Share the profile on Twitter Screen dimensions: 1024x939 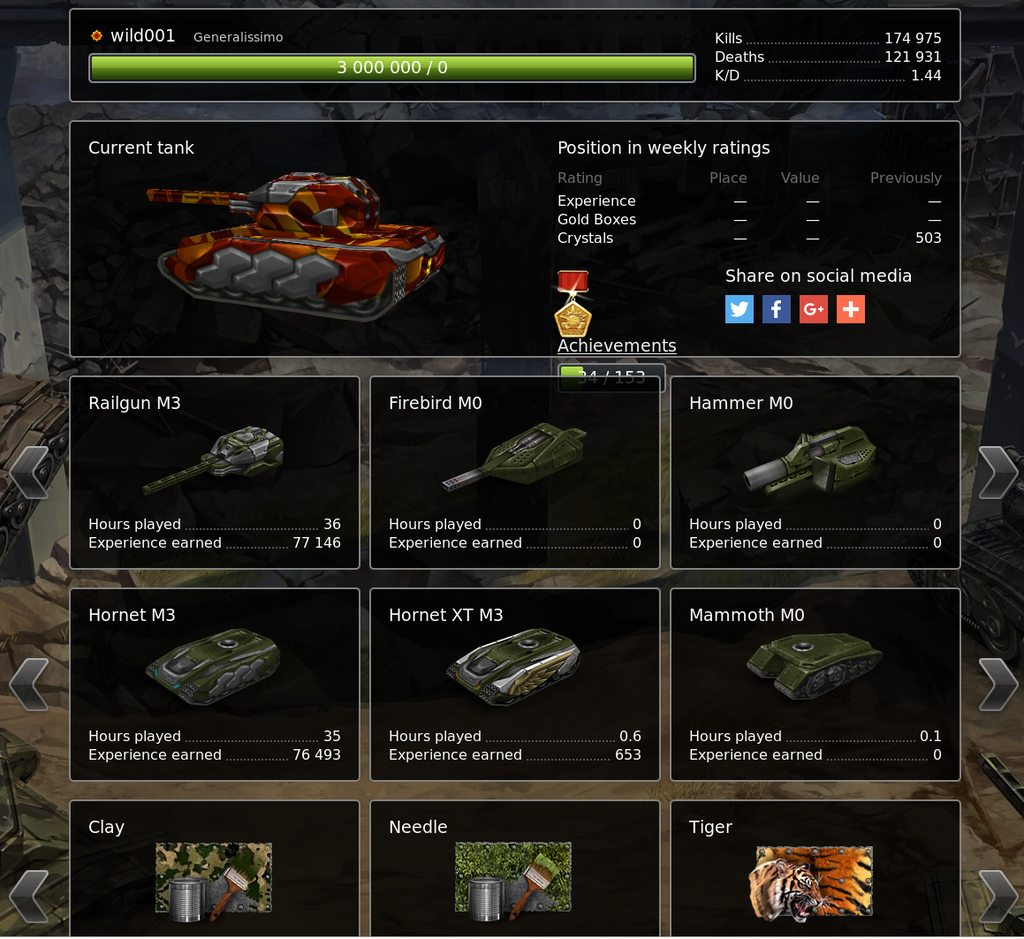click(x=739, y=309)
